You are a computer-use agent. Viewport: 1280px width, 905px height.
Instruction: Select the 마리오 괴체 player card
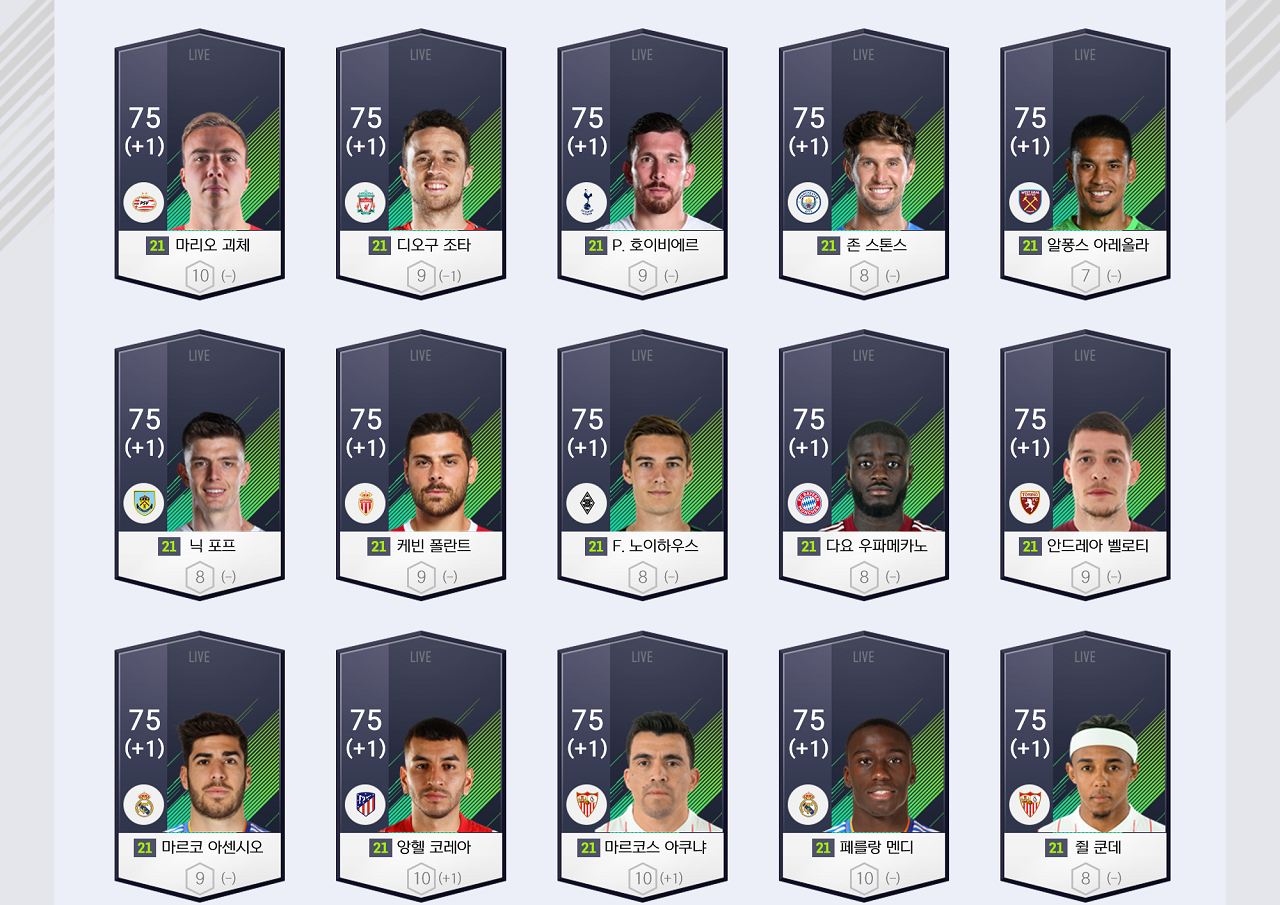pyautogui.click(x=200, y=165)
